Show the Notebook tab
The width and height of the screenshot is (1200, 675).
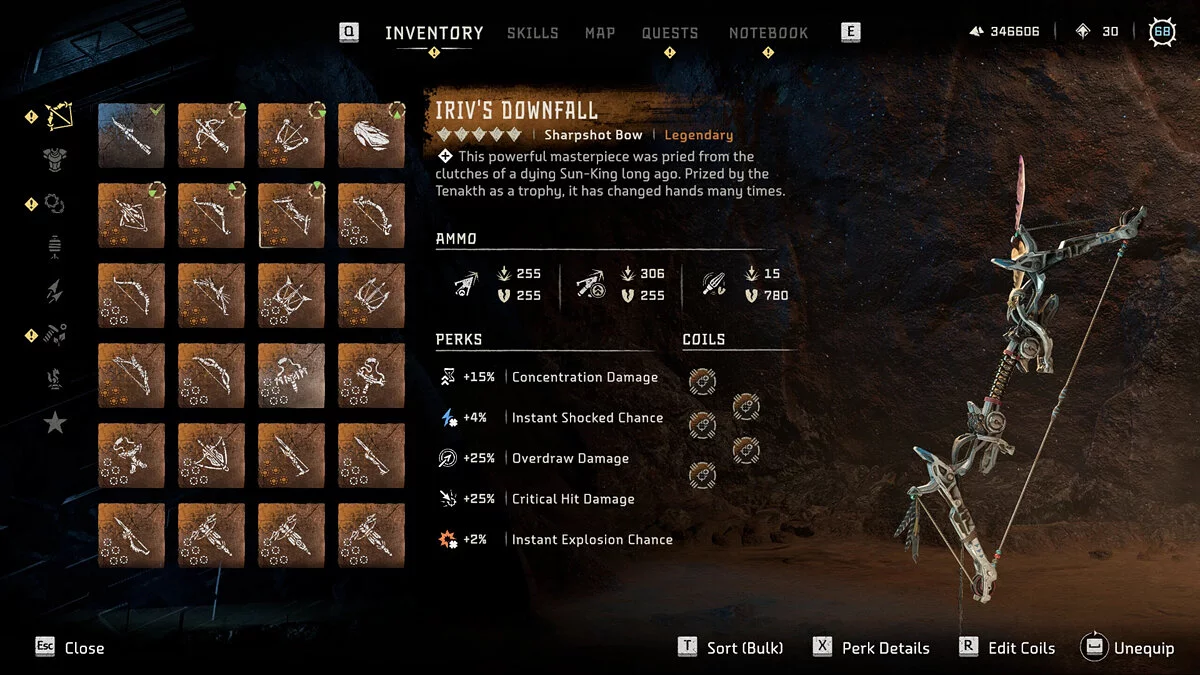768,33
